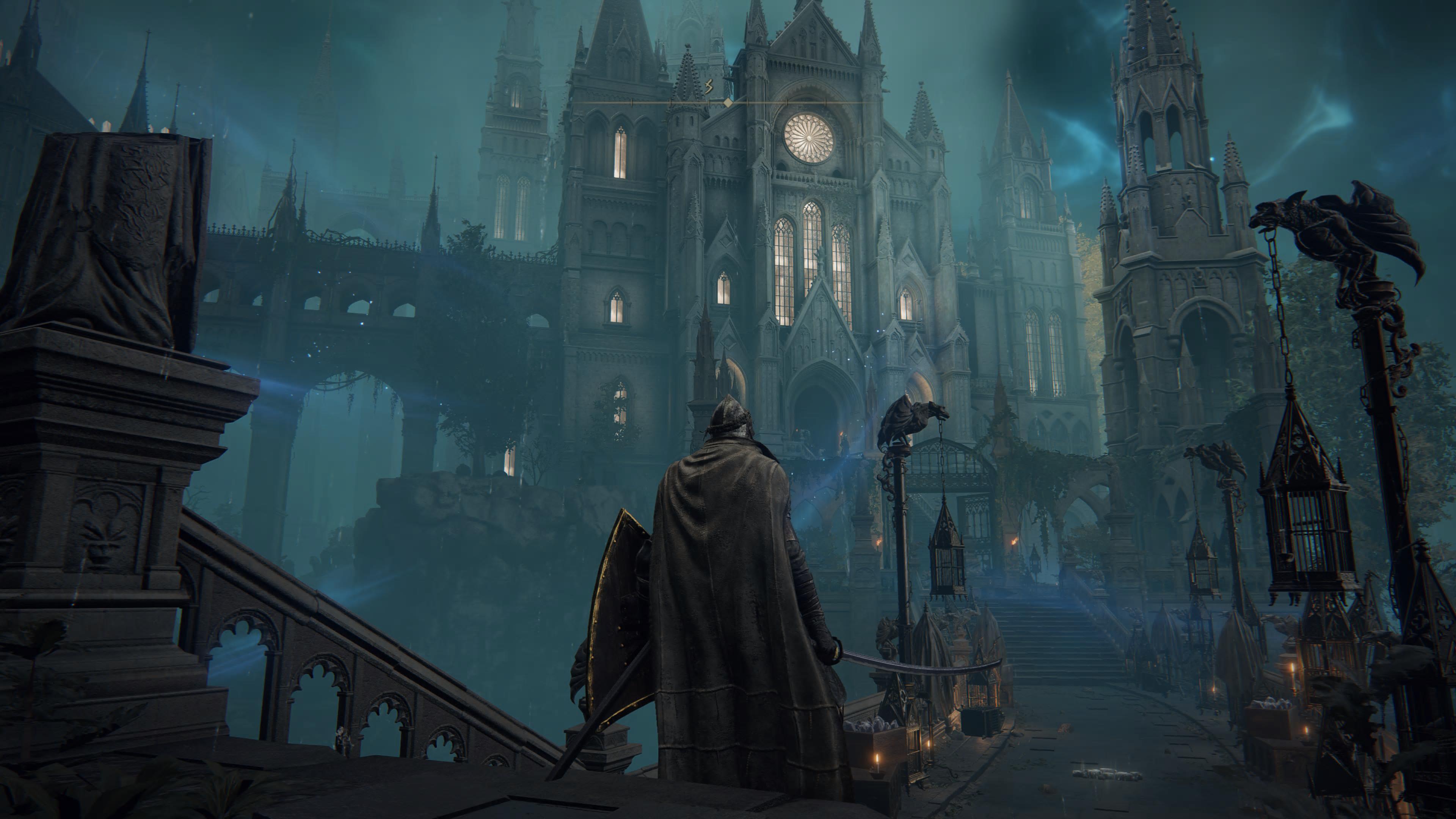Select the diamond indicator on the compass bar

pyautogui.click(x=728, y=102)
